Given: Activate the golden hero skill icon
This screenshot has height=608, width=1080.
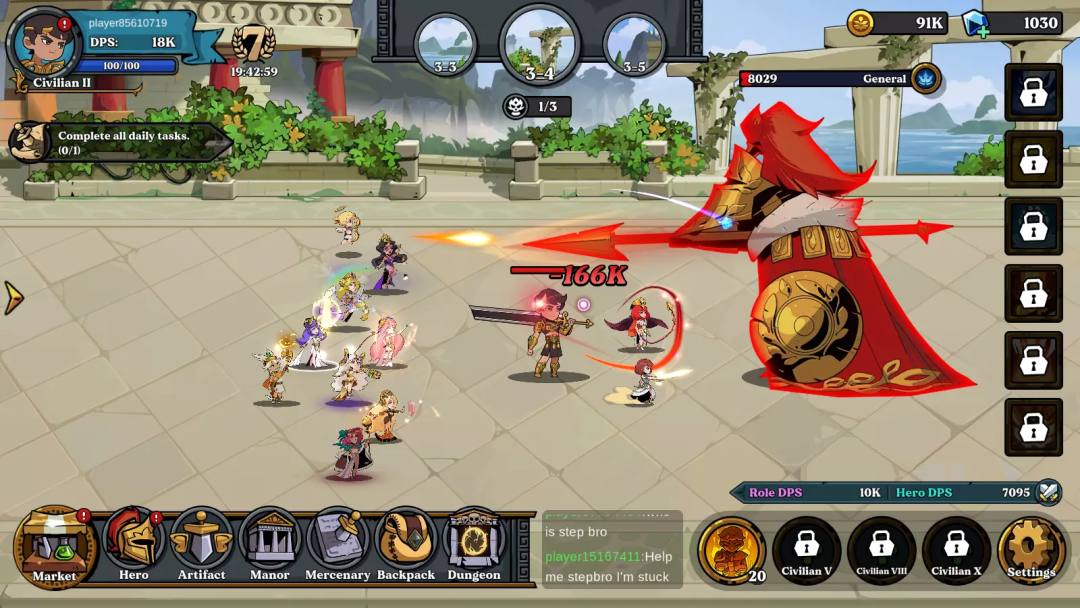Looking at the screenshot, I should coord(732,549).
